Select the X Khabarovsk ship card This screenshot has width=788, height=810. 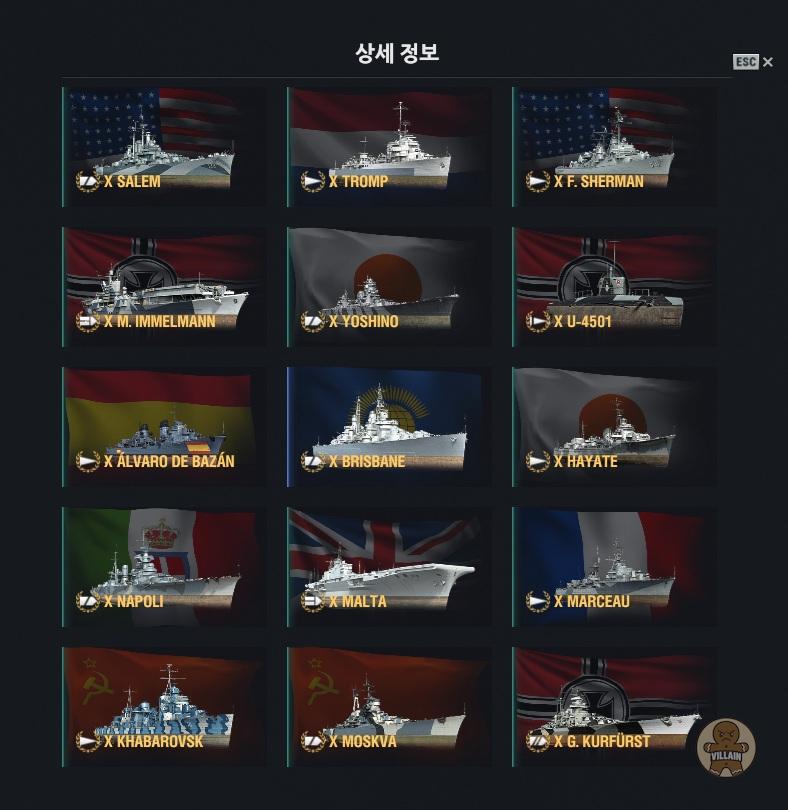tap(163, 706)
